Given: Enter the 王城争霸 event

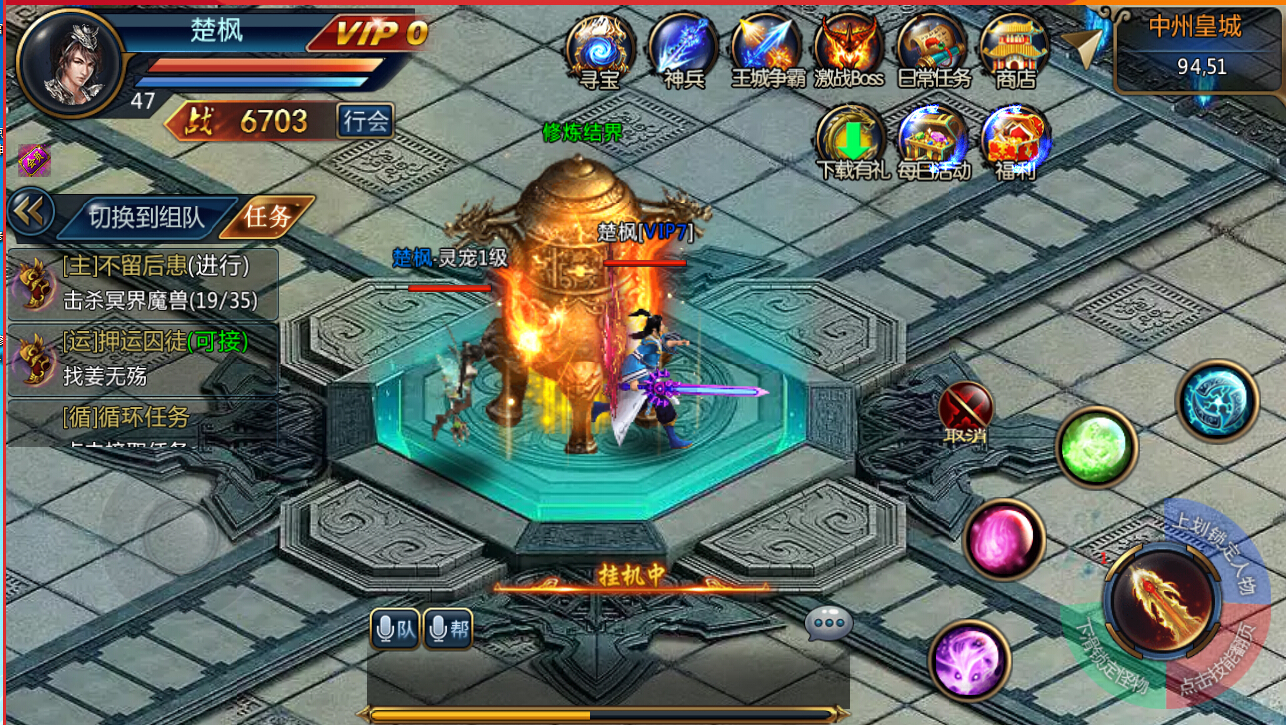Looking at the screenshot, I should click(767, 48).
